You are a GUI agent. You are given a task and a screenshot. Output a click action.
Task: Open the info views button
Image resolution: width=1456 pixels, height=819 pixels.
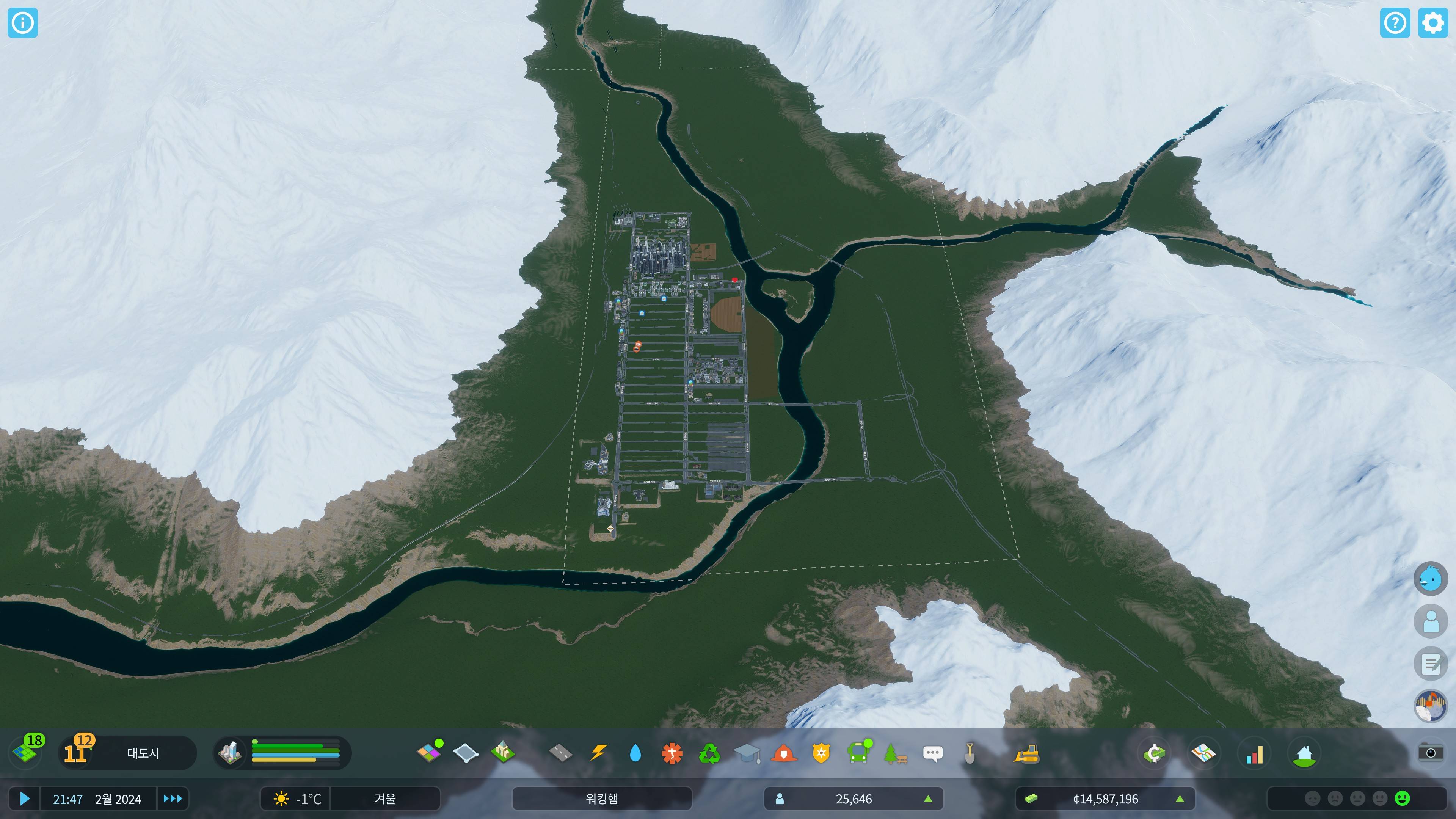coord(23,23)
